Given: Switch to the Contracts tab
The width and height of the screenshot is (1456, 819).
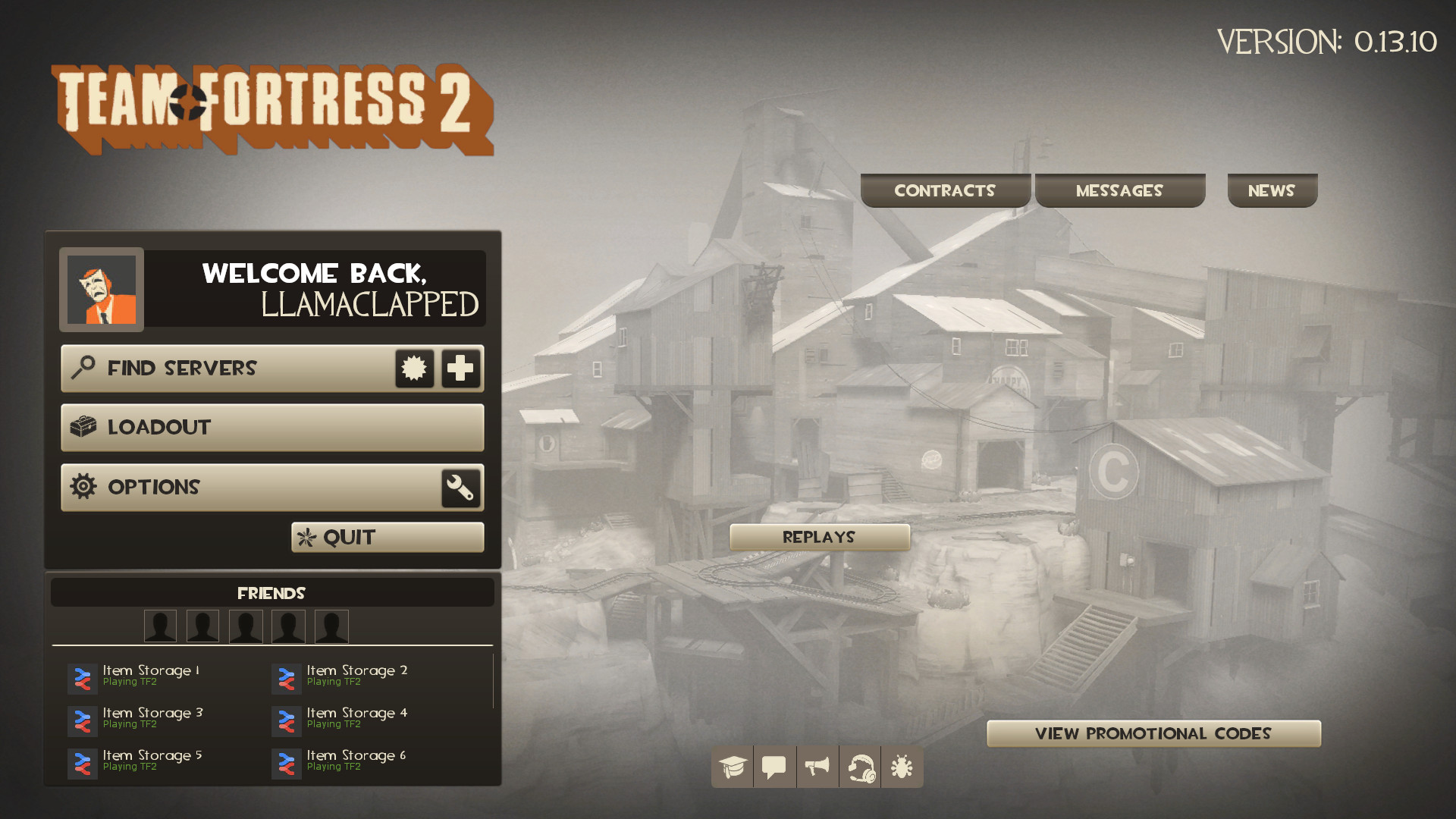Looking at the screenshot, I should (946, 190).
